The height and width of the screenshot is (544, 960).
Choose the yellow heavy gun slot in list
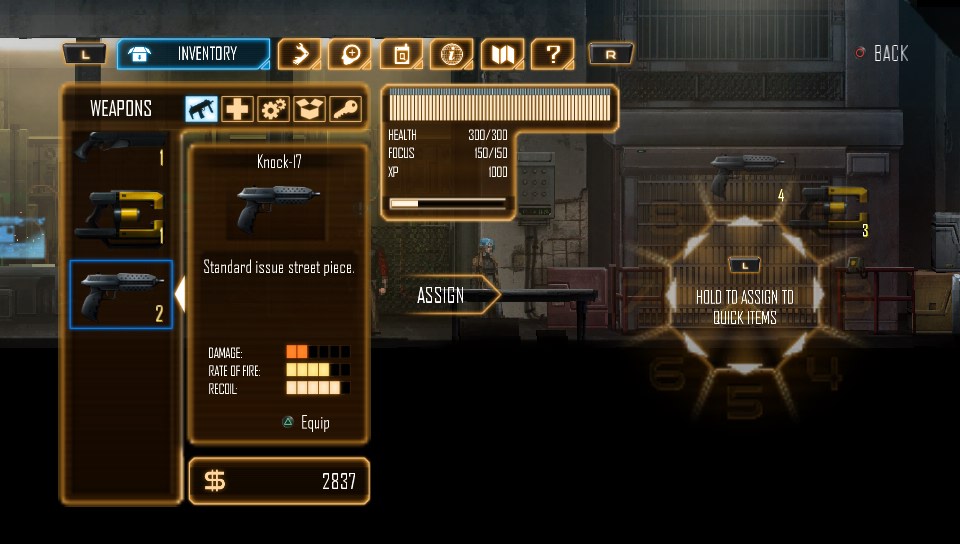[x=120, y=215]
